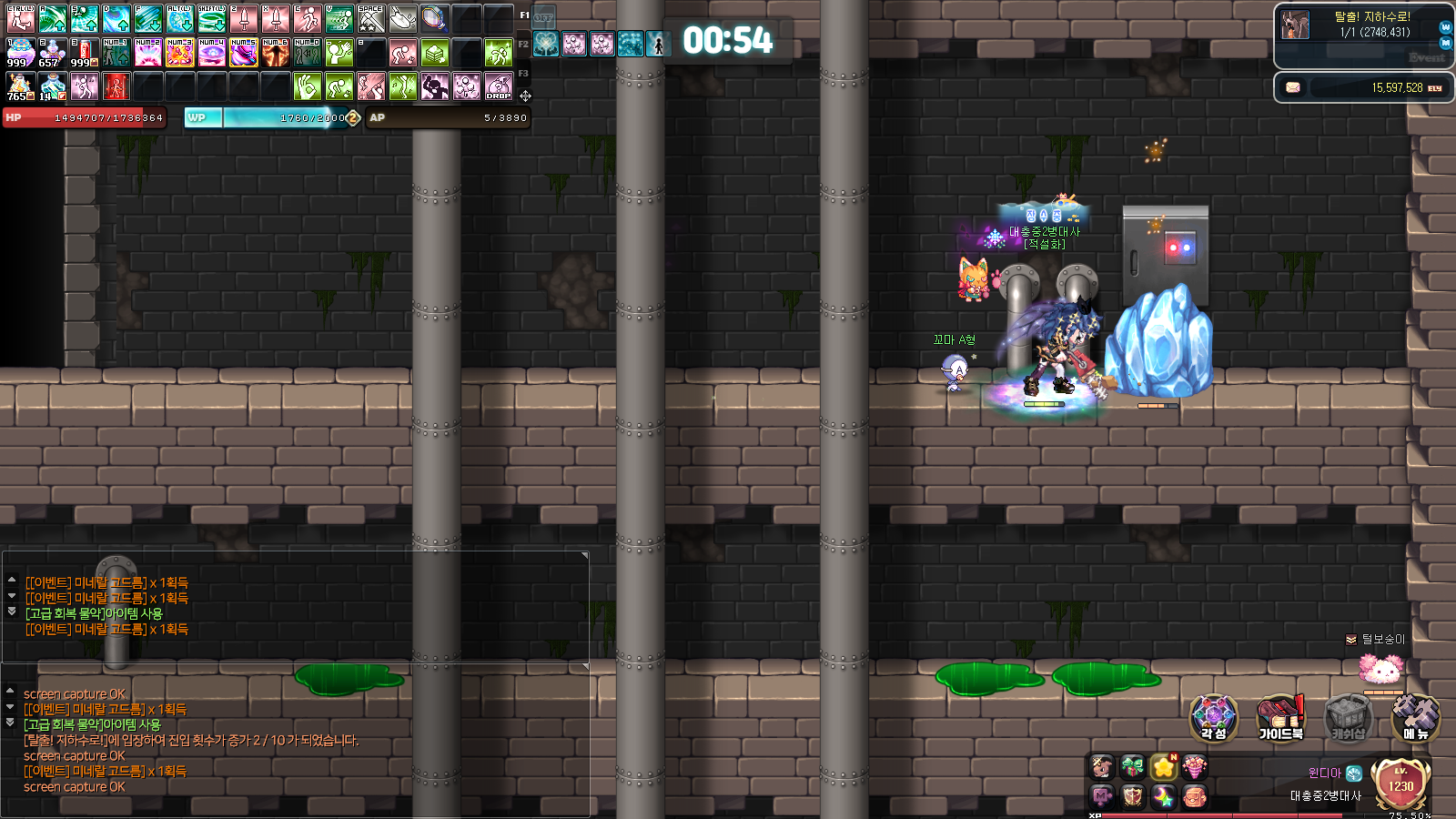Open the 가이드북 guidebook

point(1280,717)
